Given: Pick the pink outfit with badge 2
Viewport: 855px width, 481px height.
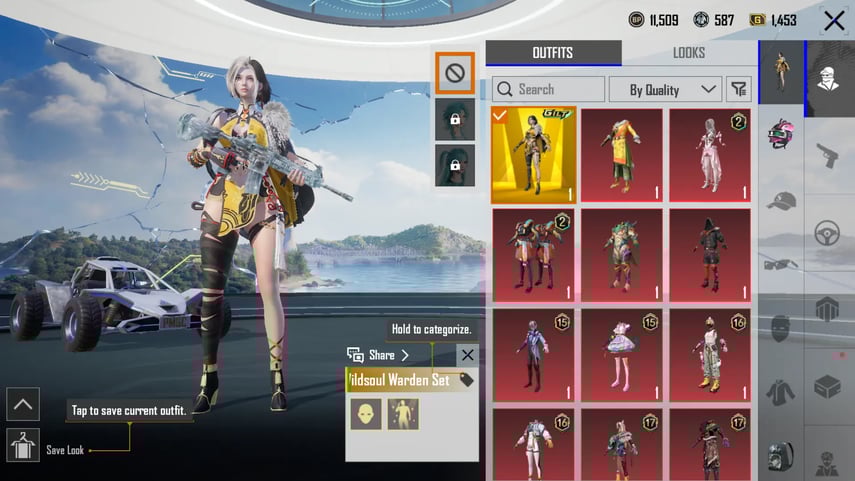Looking at the screenshot, I should [x=709, y=154].
